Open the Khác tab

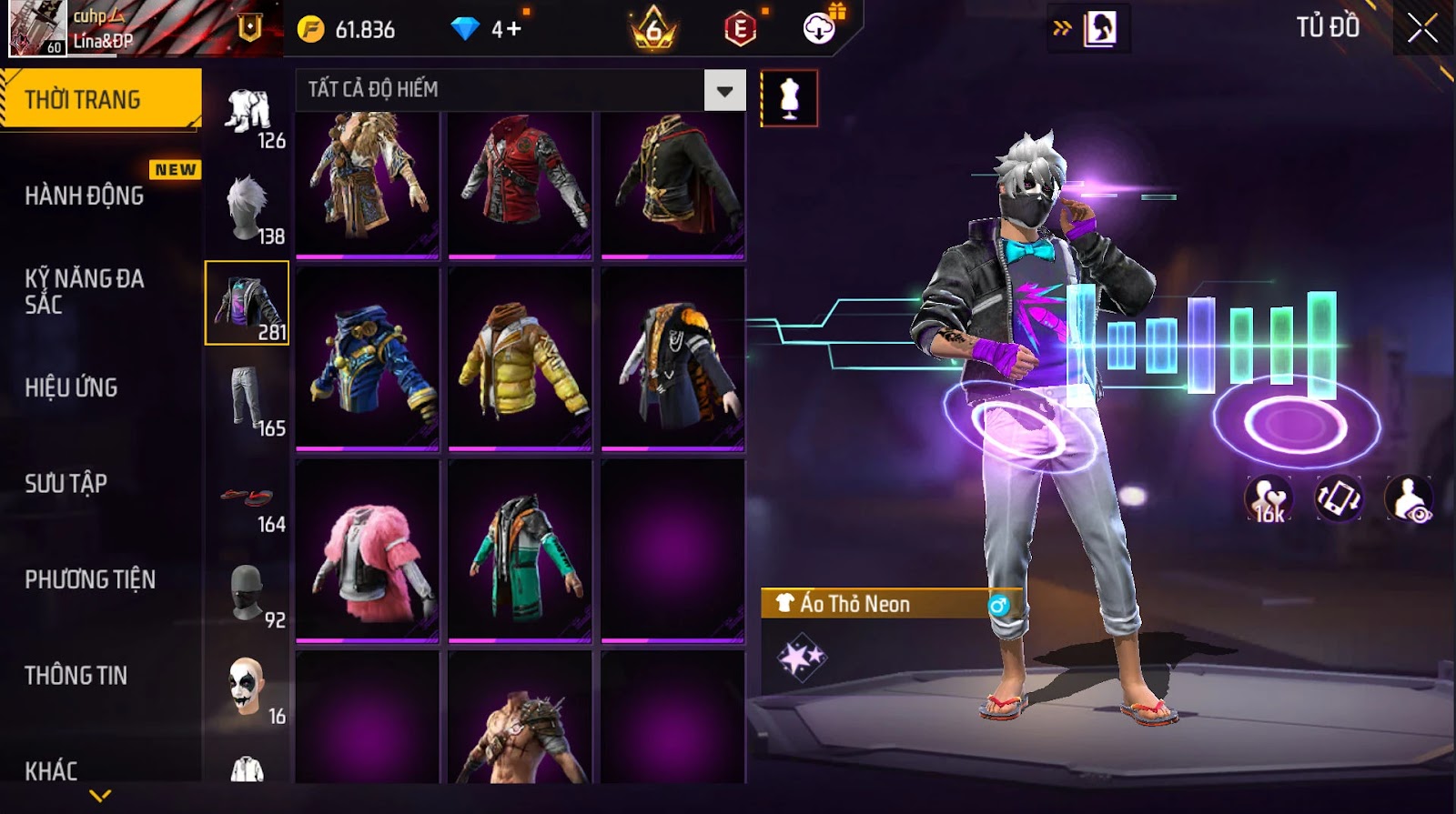click(52, 770)
